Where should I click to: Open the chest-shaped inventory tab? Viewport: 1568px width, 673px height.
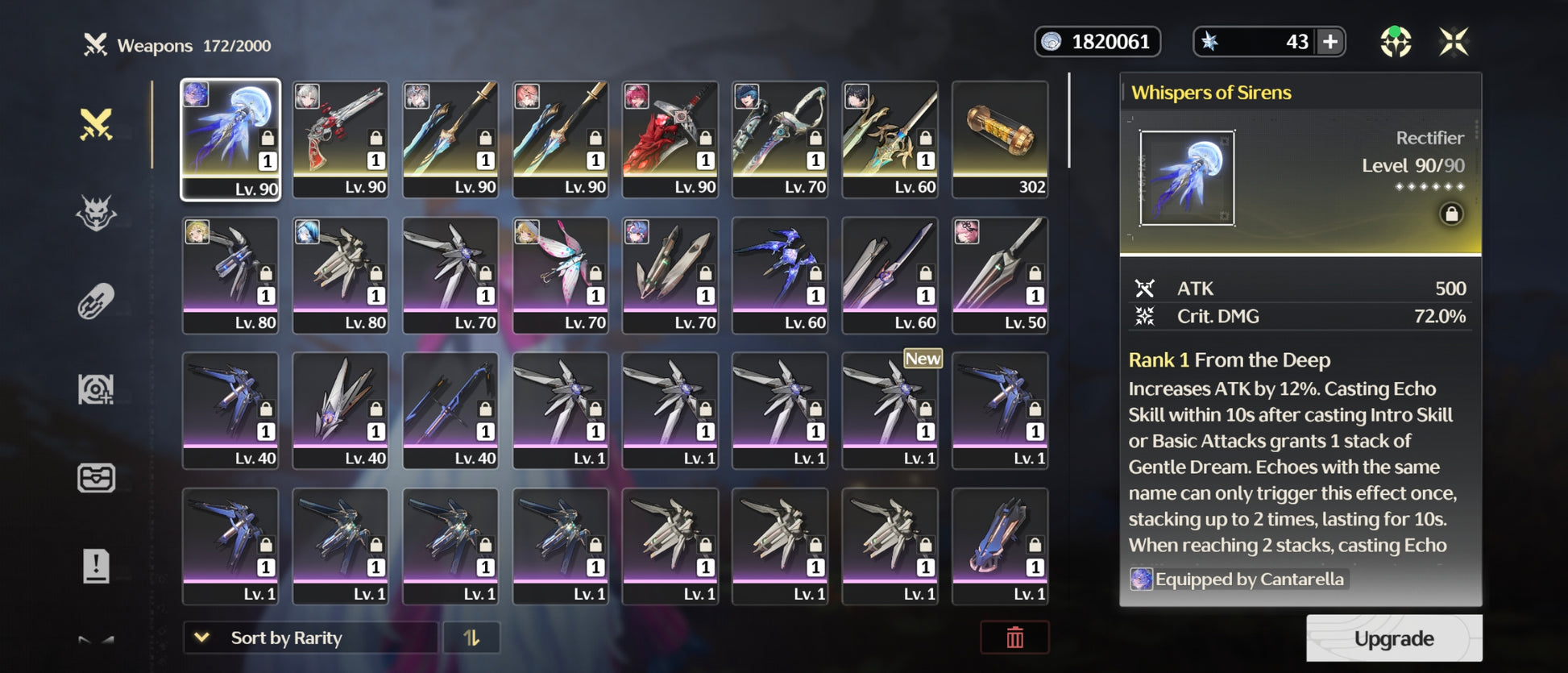pos(96,478)
